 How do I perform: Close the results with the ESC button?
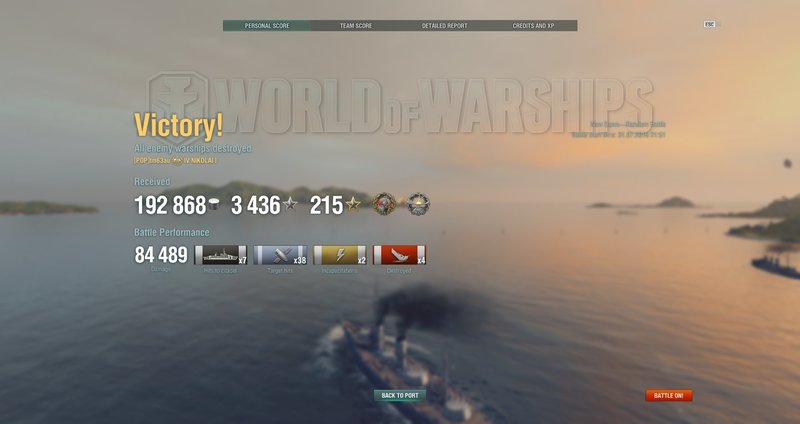tap(710, 24)
